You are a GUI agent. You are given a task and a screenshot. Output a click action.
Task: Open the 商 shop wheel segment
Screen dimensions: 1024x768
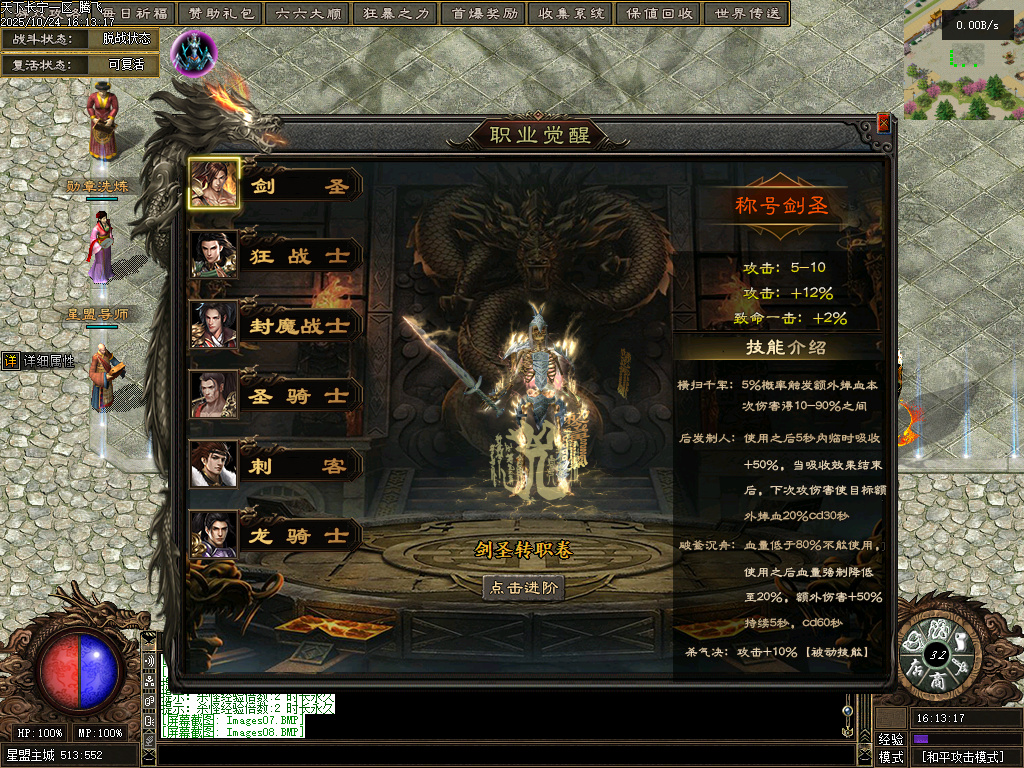[x=938, y=678]
